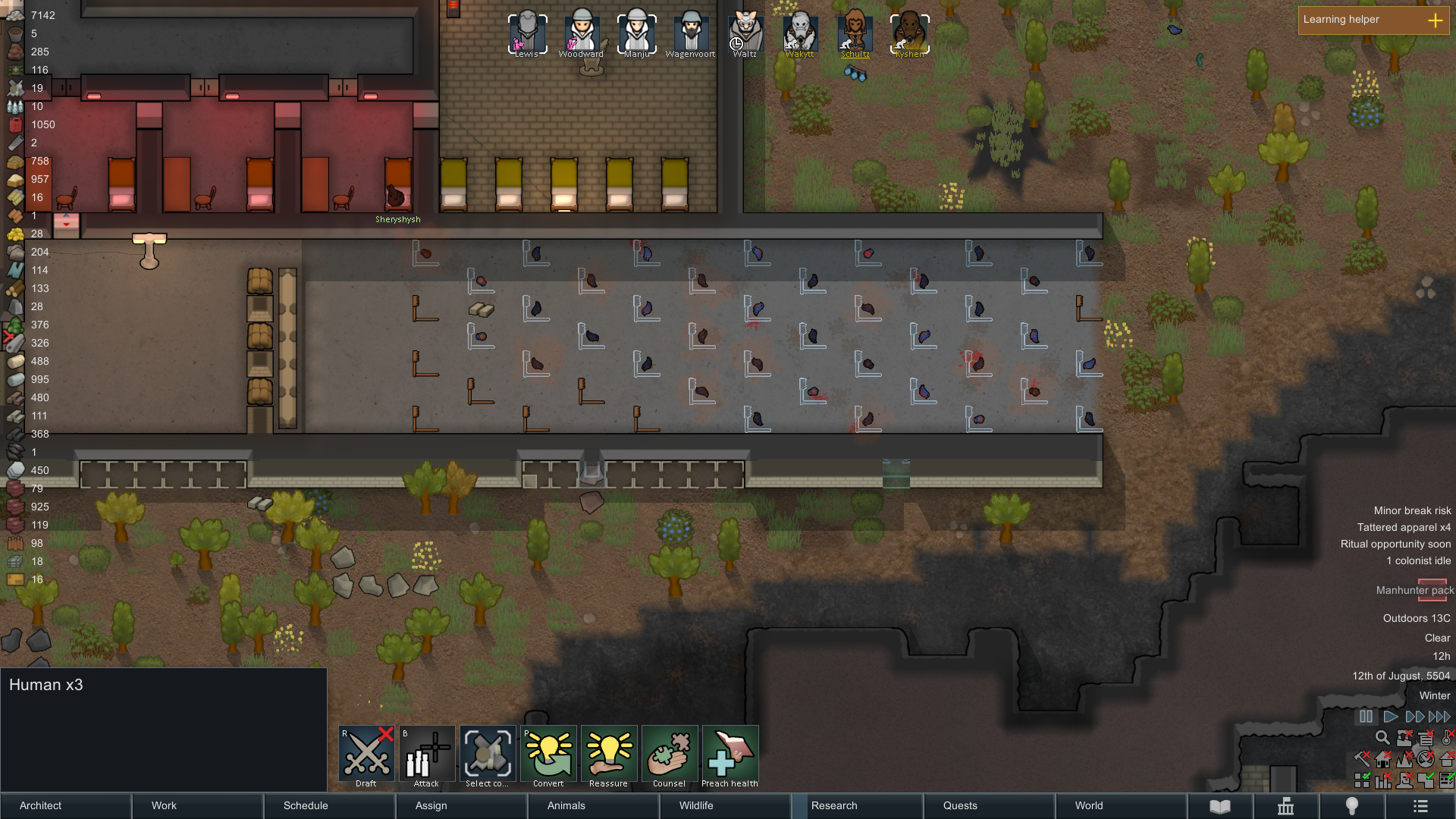The height and width of the screenshot is (819, 1456).
Task: Switch to the World view
Action: pyautogui.click(x=1121, y=805)
